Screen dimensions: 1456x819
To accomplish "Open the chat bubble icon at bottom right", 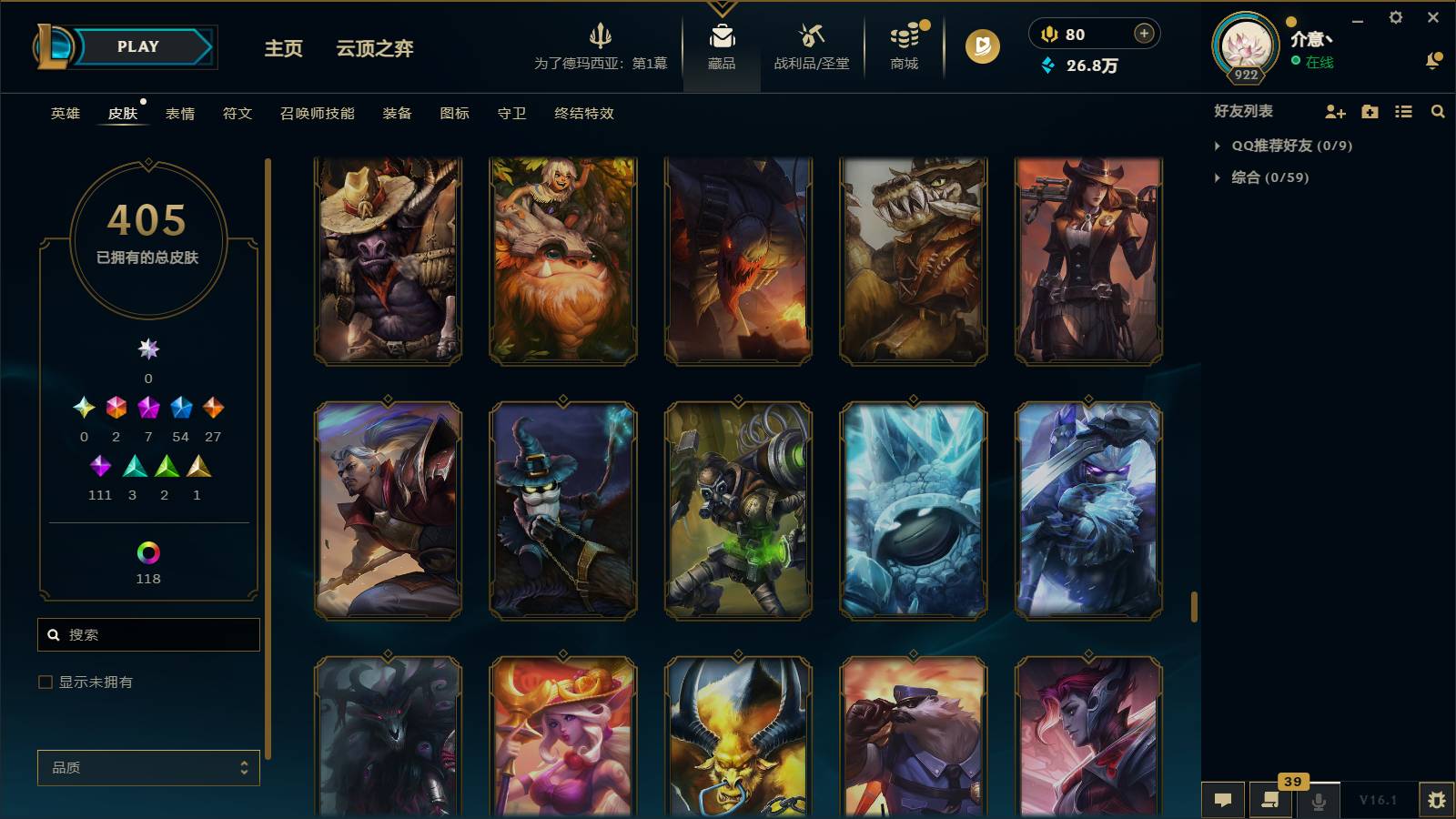I will (1223, 801).
